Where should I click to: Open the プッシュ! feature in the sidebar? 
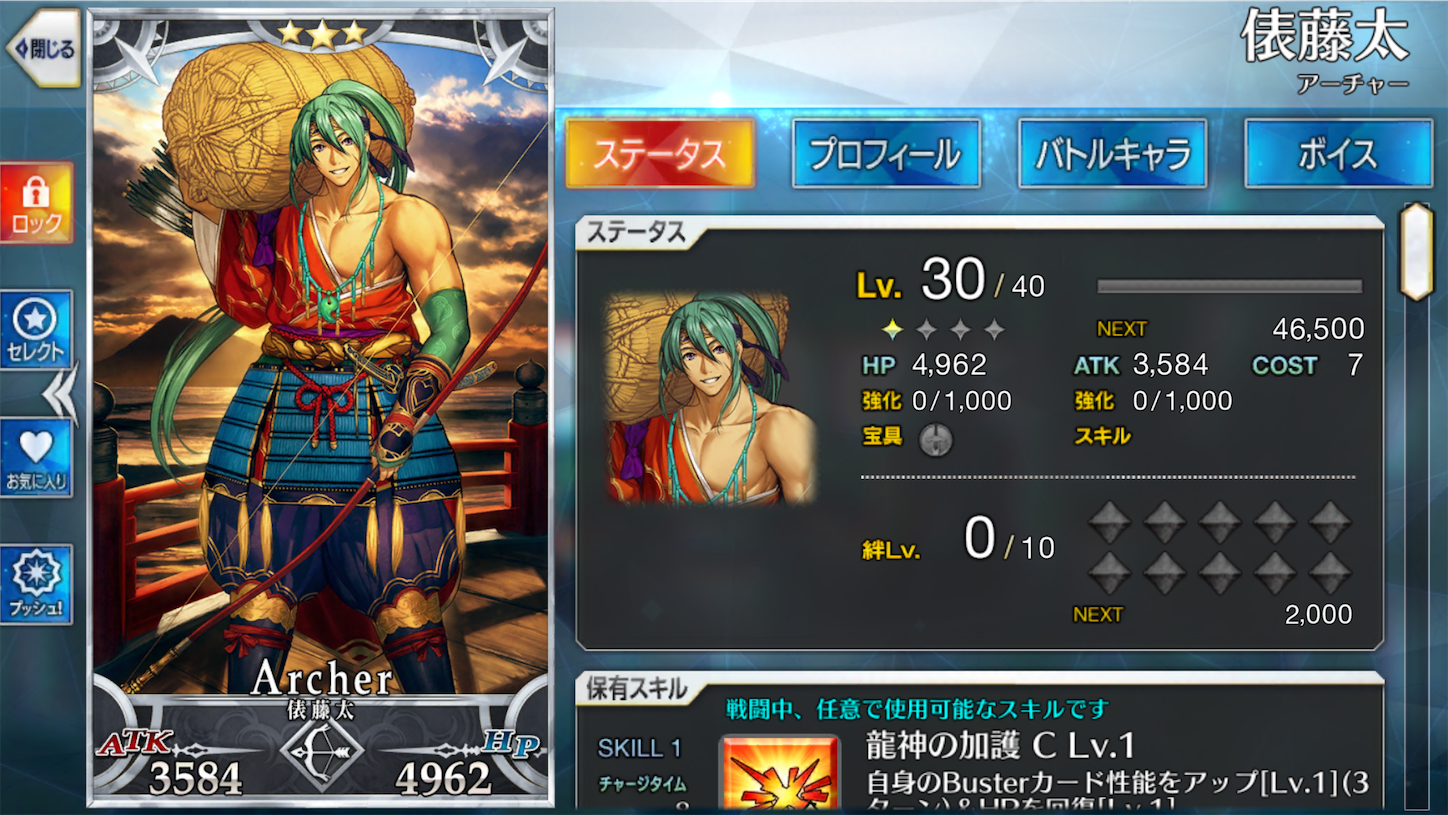tap(37, 585)
